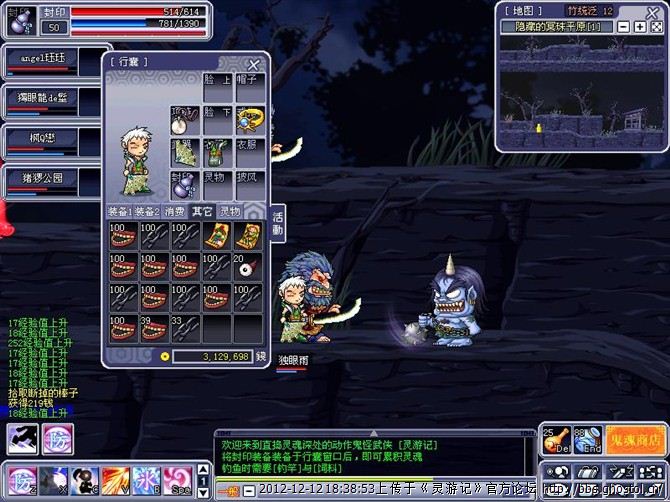Switch to the 装备1 tab
Viewport: 670px width, 502px height.
click(x=120, y=211)
